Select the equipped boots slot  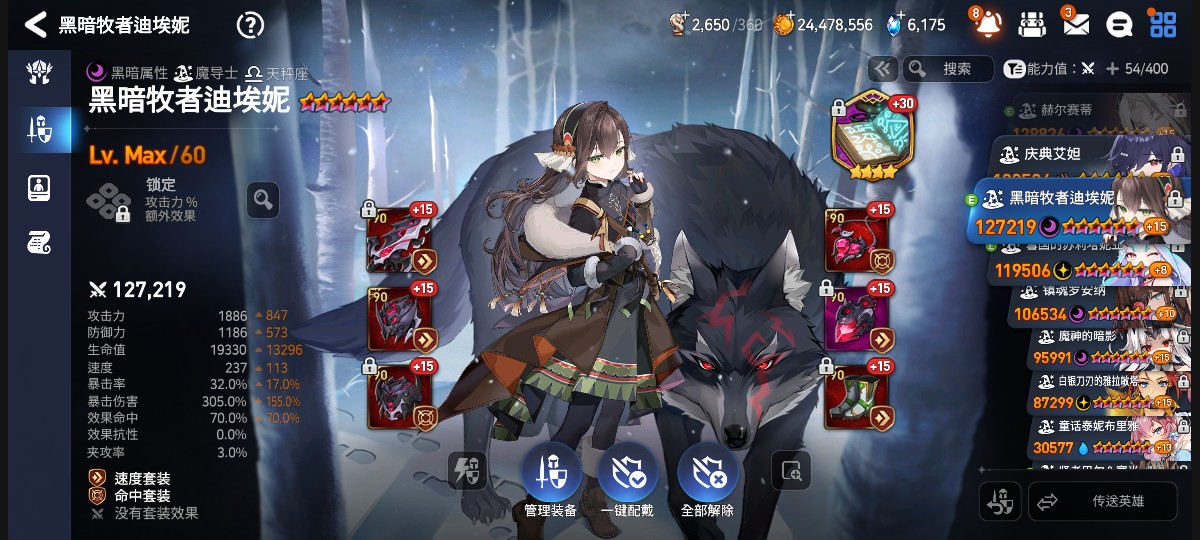[859, 397]
